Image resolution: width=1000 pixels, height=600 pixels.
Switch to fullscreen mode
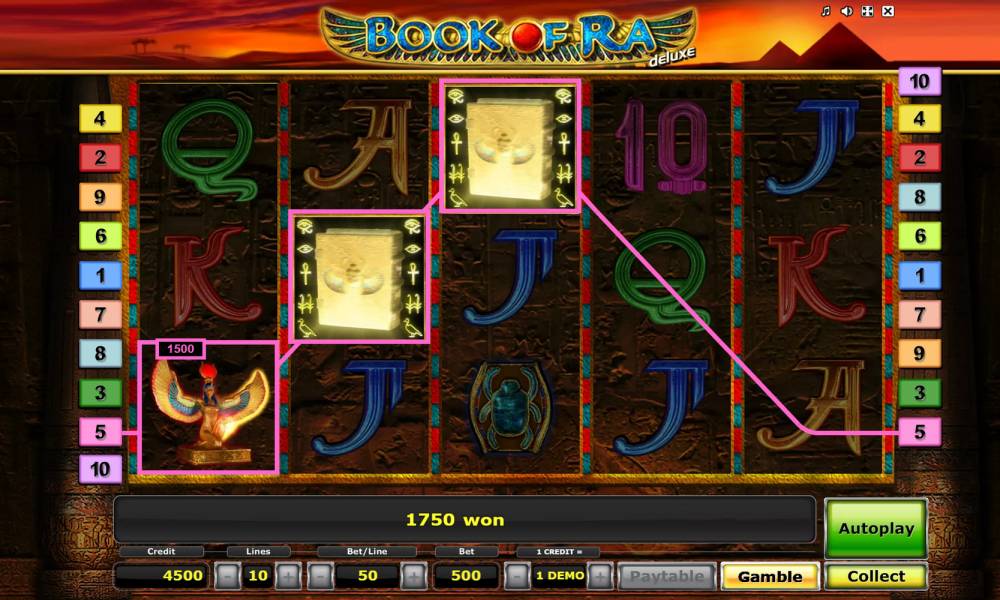tap(867, 11)
